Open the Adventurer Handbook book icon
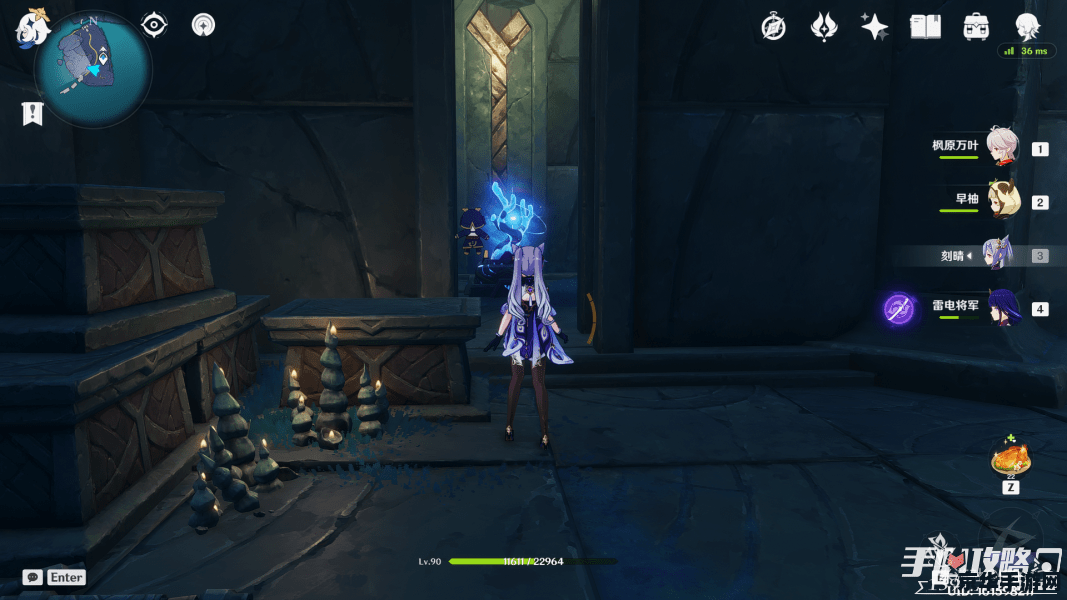Viewport: 1067px width, 600px height. pyautogui.click(x=925, y=27)
